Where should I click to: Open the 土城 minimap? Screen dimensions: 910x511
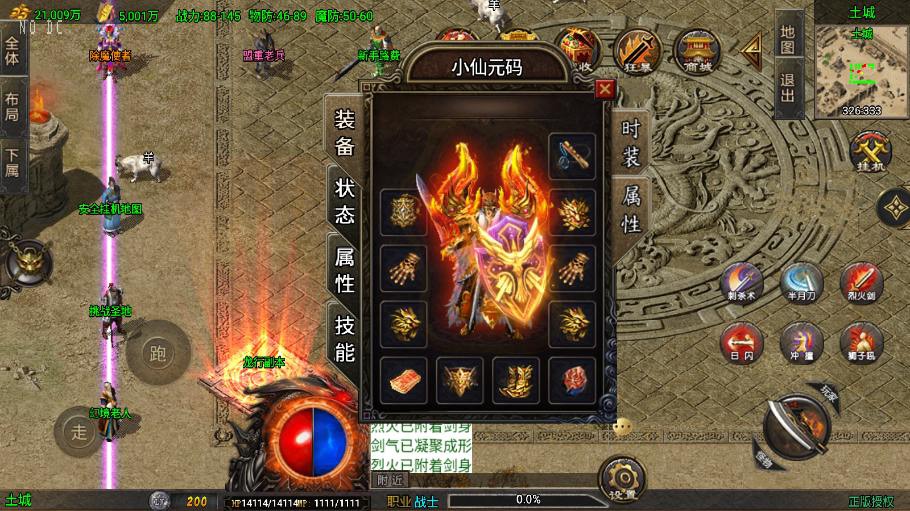(860, 70)
